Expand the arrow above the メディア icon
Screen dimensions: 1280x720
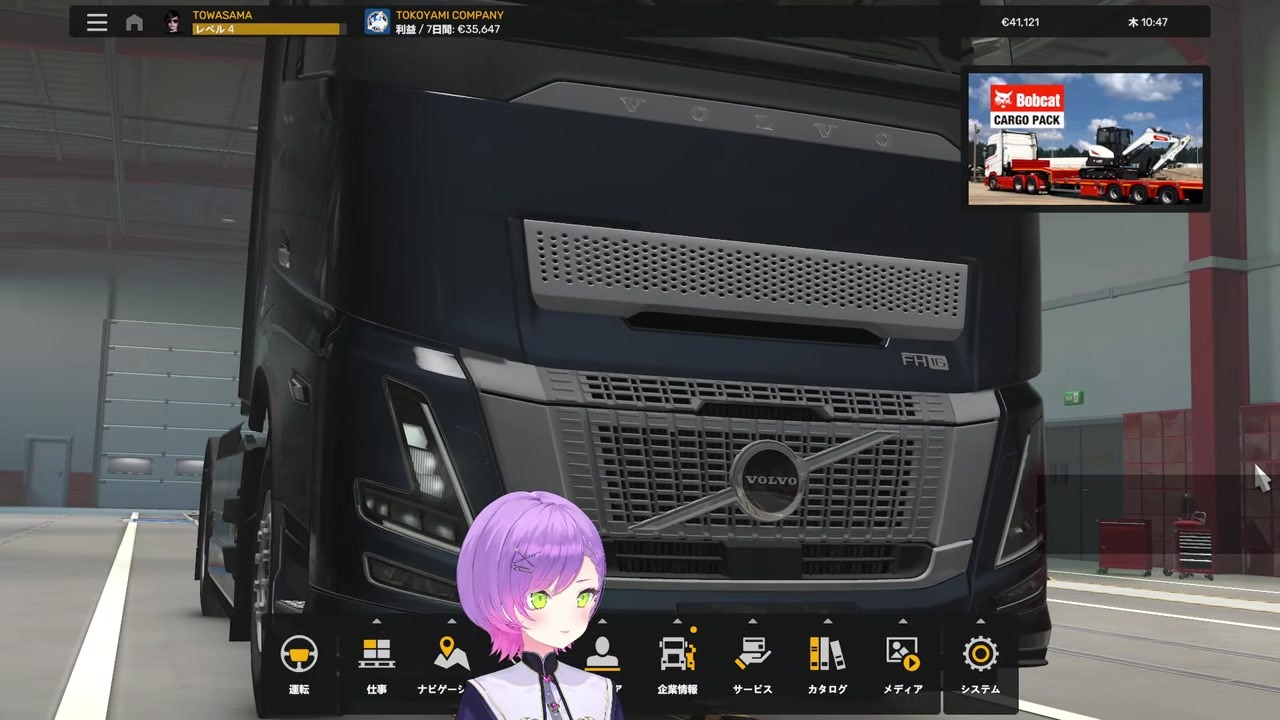902,622
